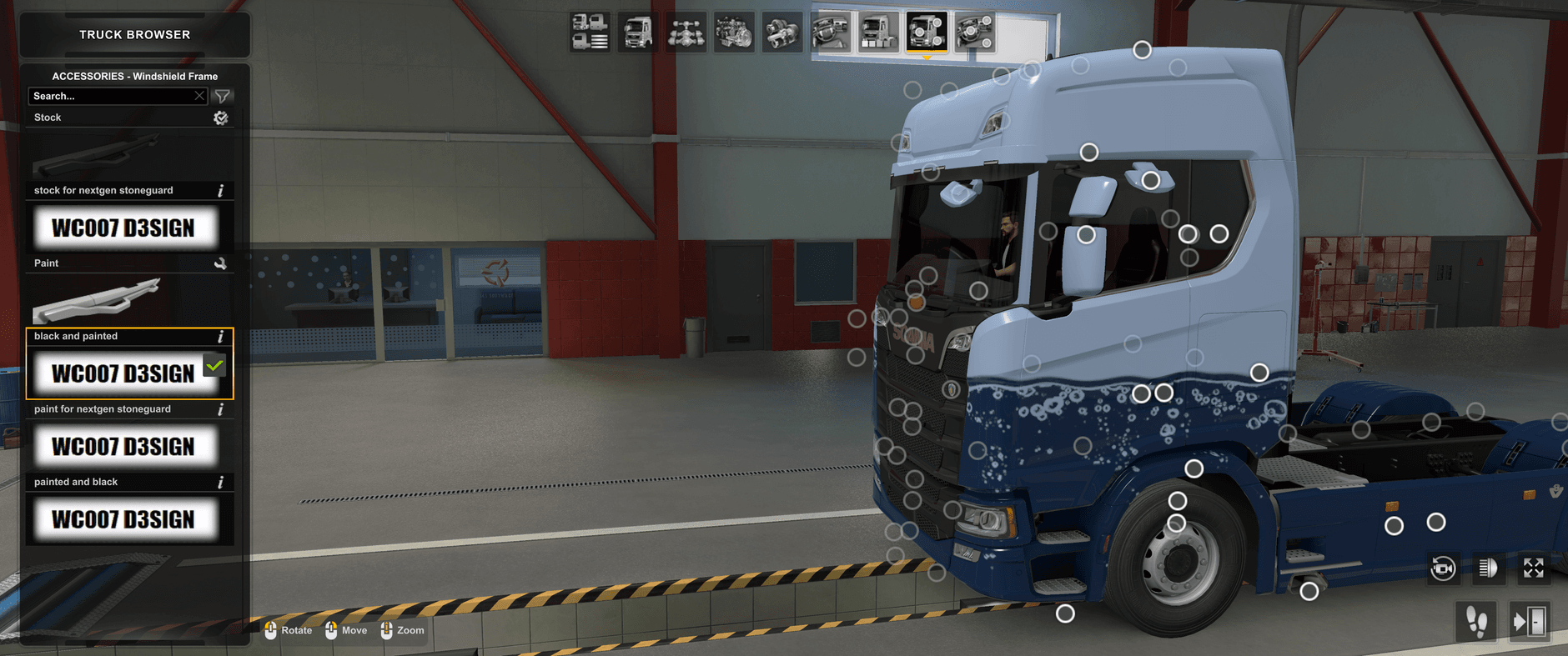Toggle the Stock section checkmark icon
This screenshot has height=656, width=1568.
pyautogui.click(x=221, y=118)
